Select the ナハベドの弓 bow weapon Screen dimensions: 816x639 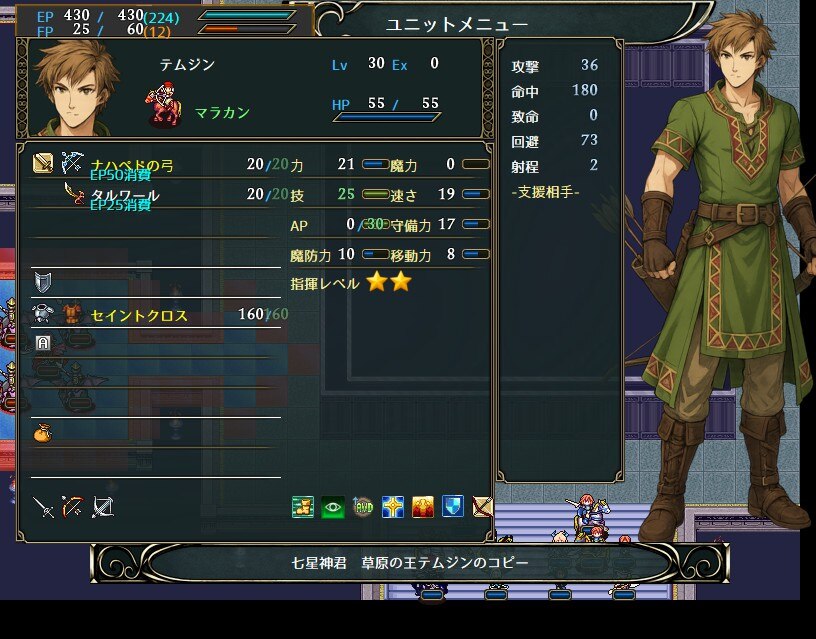click(132, 164)
